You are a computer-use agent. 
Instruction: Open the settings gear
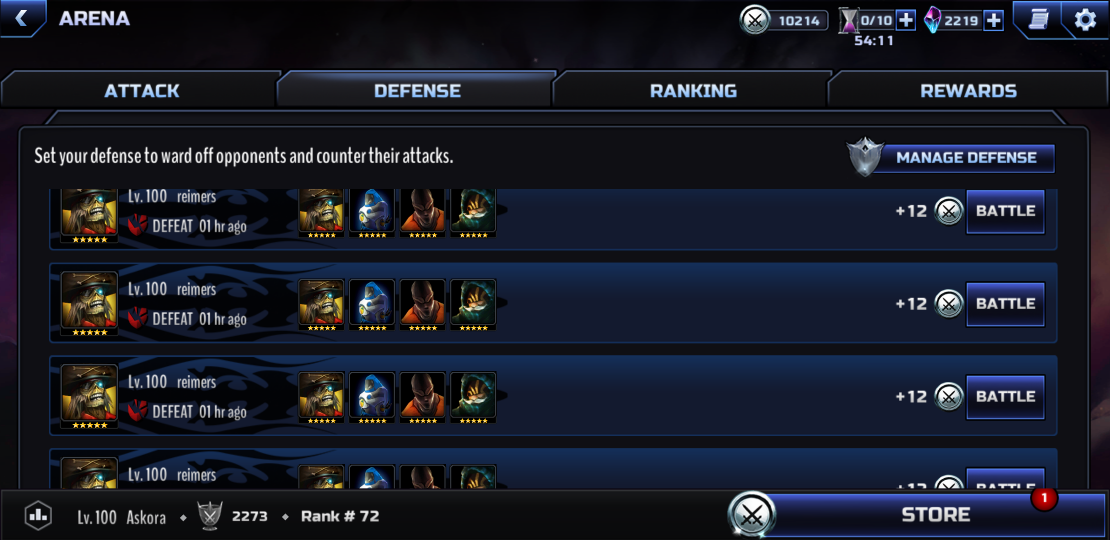(x=1085, y=20)
